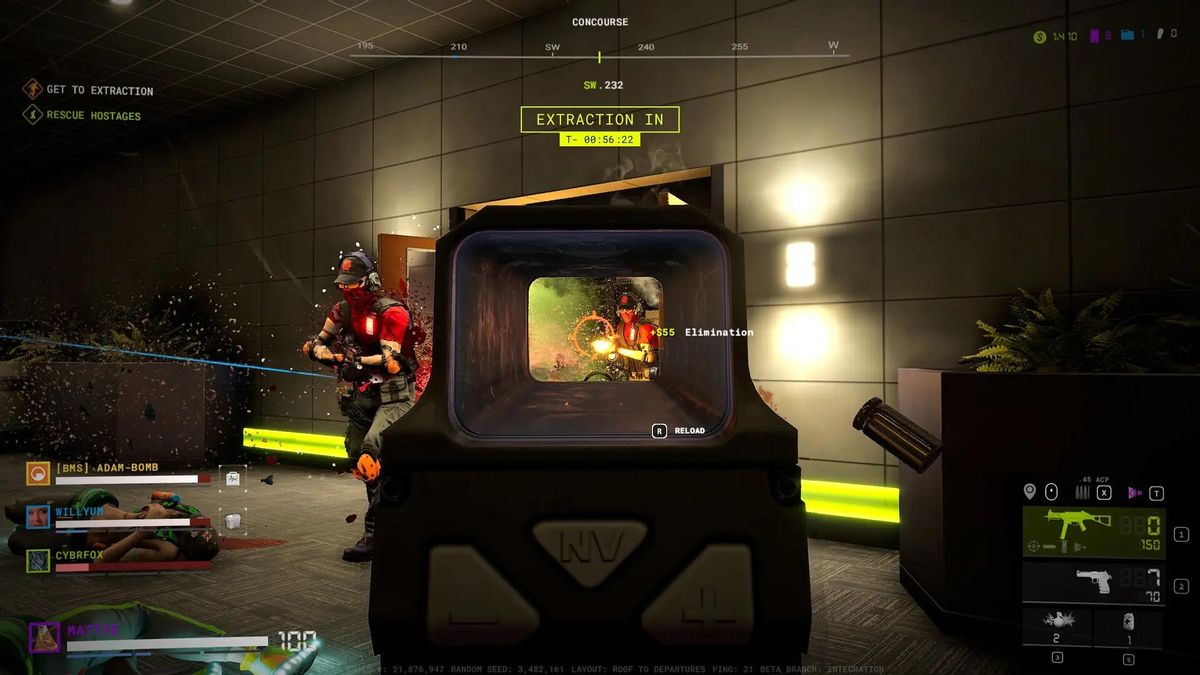Click Adam-Bomb's medic bag deployable icon
Viewport: 1200px width, 675px height.
coord(232,478)
